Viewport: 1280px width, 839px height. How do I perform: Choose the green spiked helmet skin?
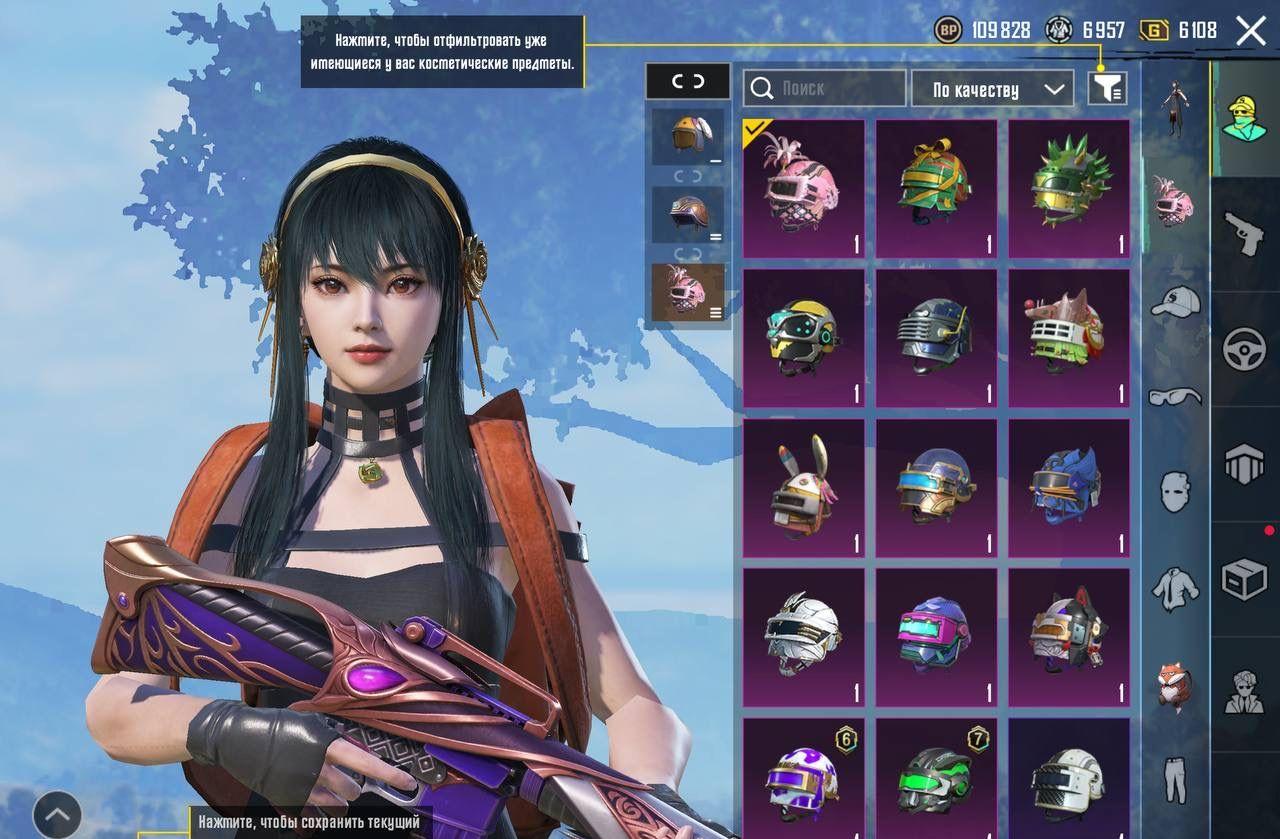coord(1068,188)
